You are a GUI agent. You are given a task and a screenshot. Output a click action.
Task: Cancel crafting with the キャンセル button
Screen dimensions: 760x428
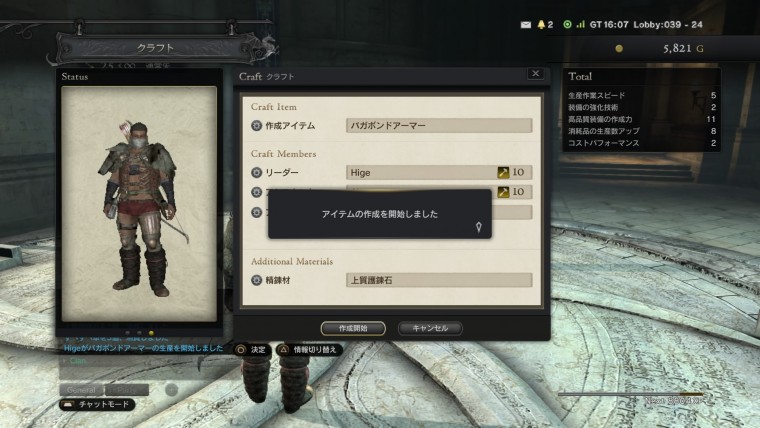430,328
